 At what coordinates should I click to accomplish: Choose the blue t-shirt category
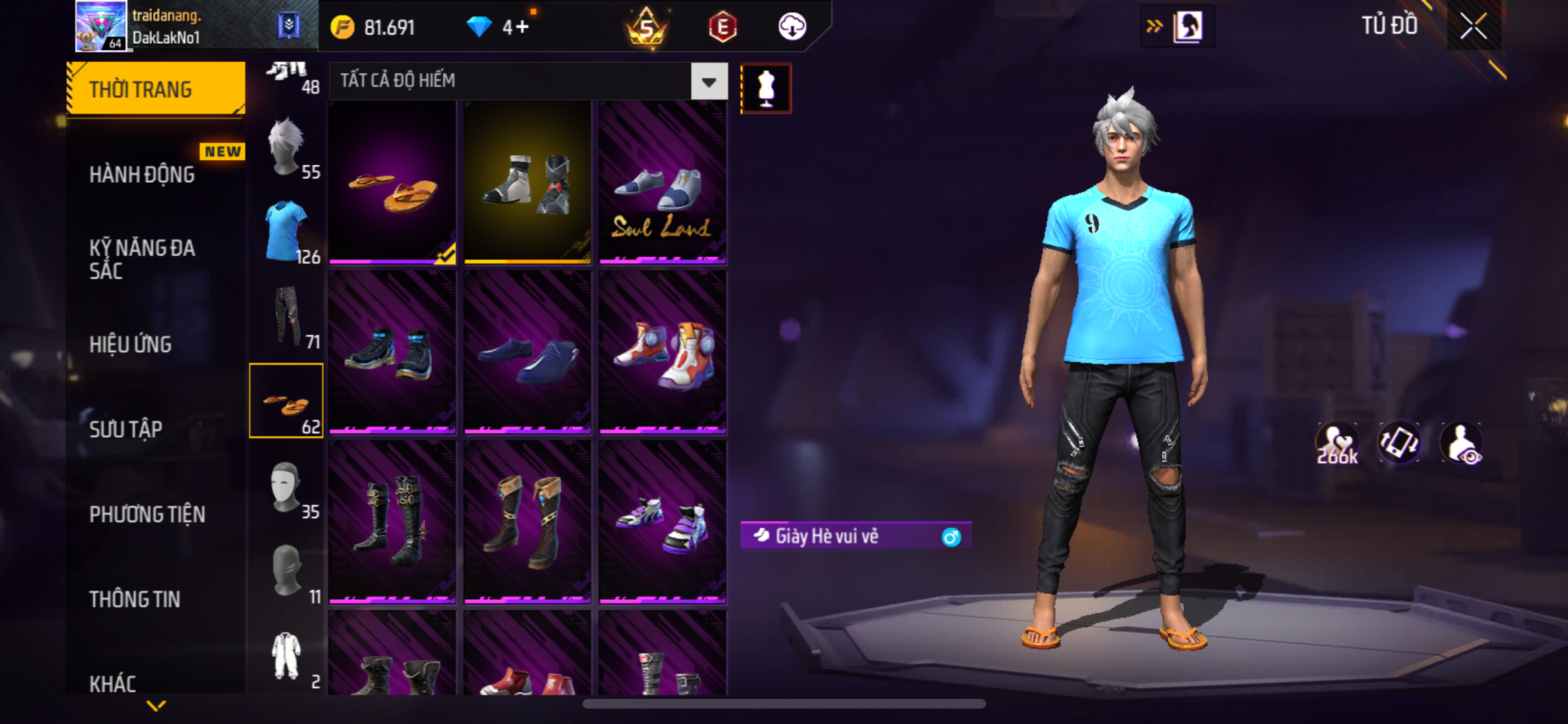pos(286,232)
